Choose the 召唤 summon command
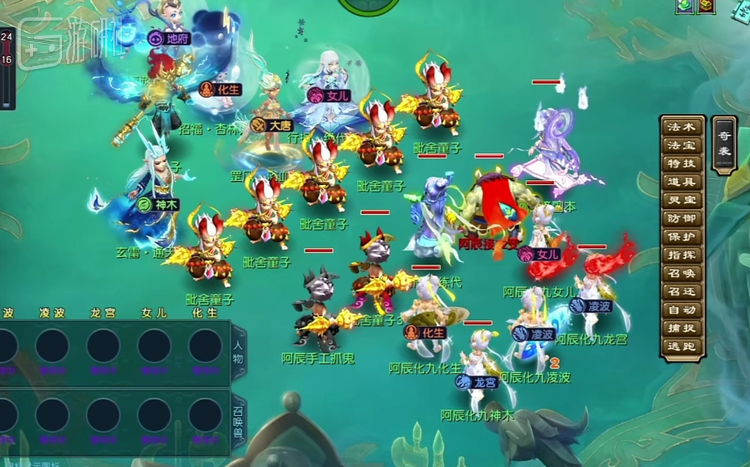The height and width of the screenshot is (467, 750). (x=681, y=273)
